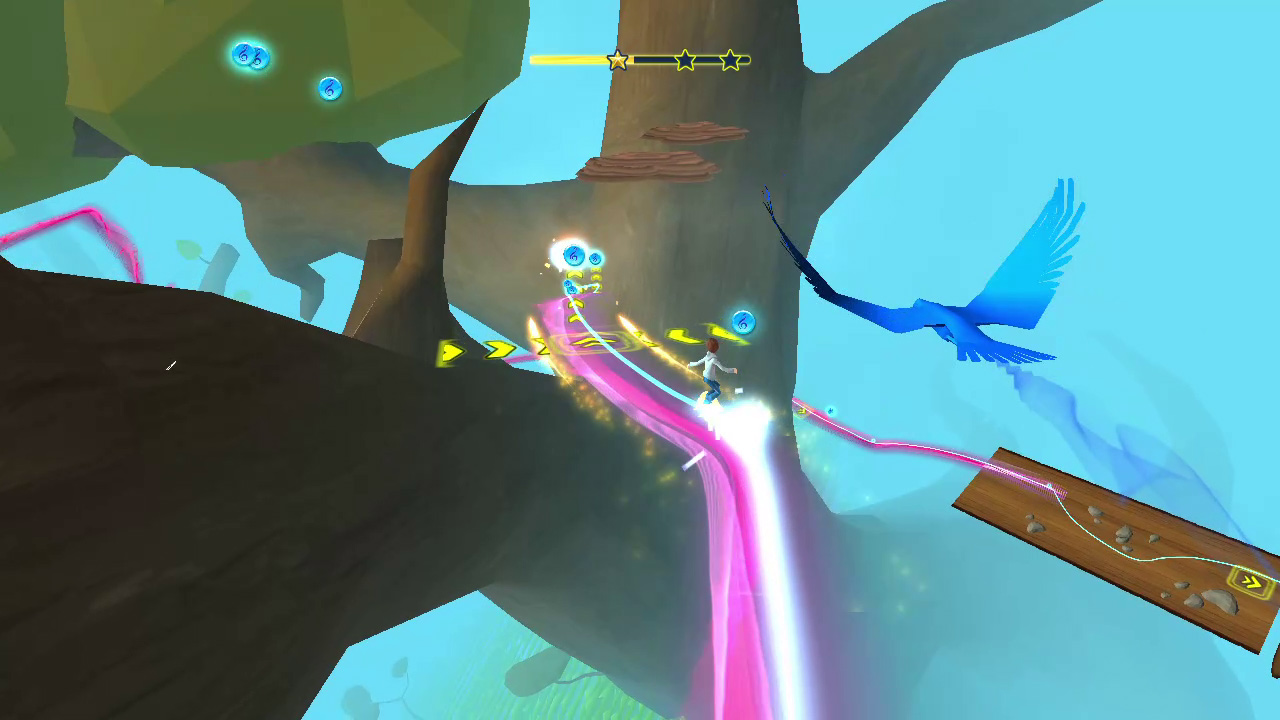Select the music note orb near the curved arrow
Image resolution: width=1280 pixels, height=720 pixels.
[742, 322]
